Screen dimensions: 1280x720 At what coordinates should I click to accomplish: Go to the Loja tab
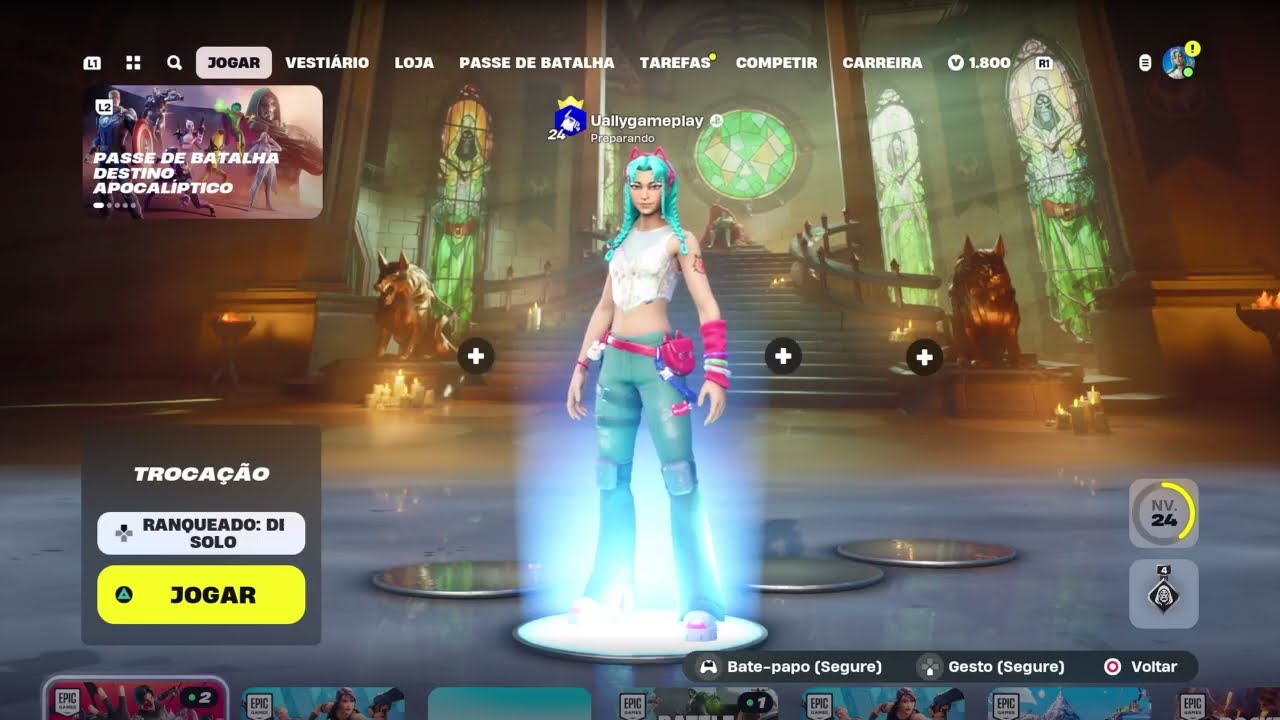pos(414,62)
